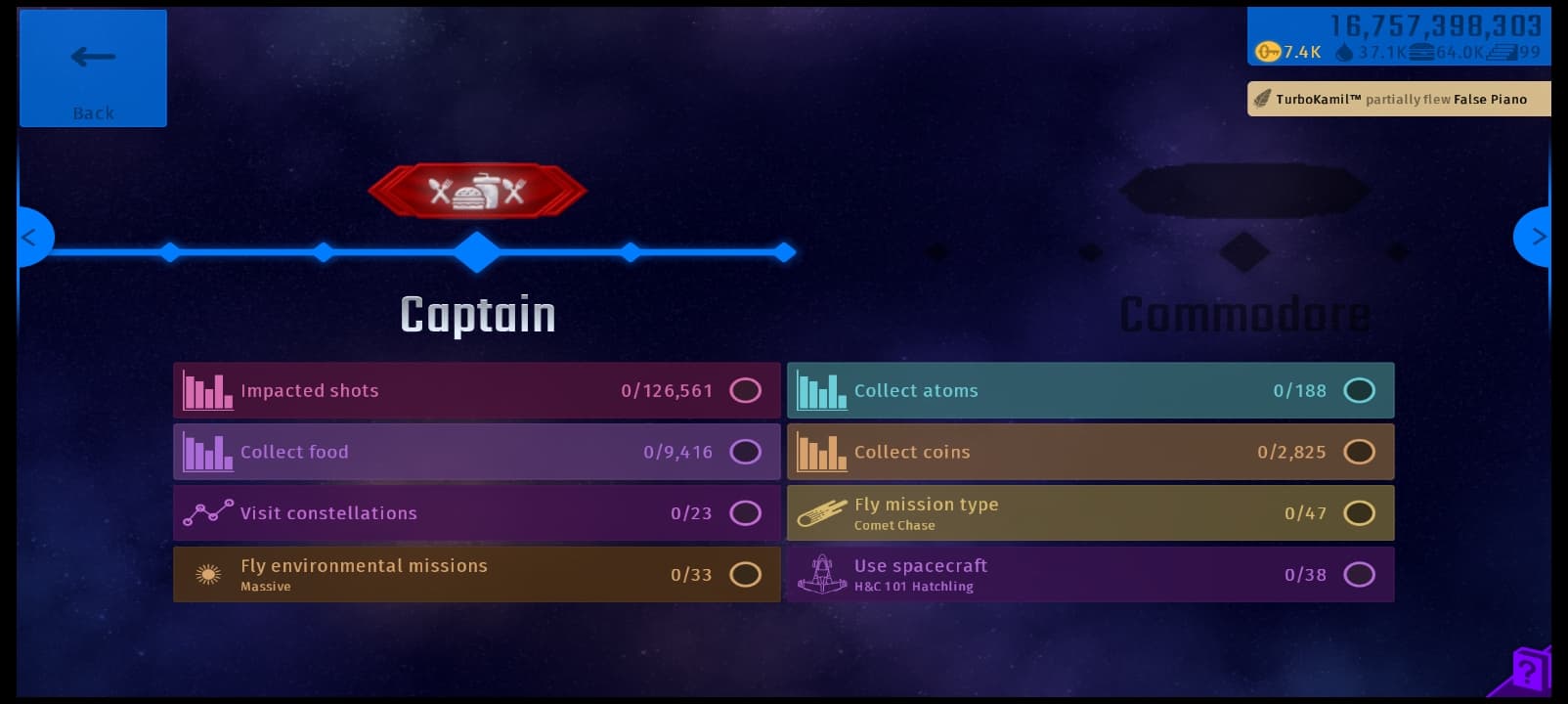Screen dimensions: 1568x704
Task: Select the Fly environmental missions row
Action: [x=476, y=575]
